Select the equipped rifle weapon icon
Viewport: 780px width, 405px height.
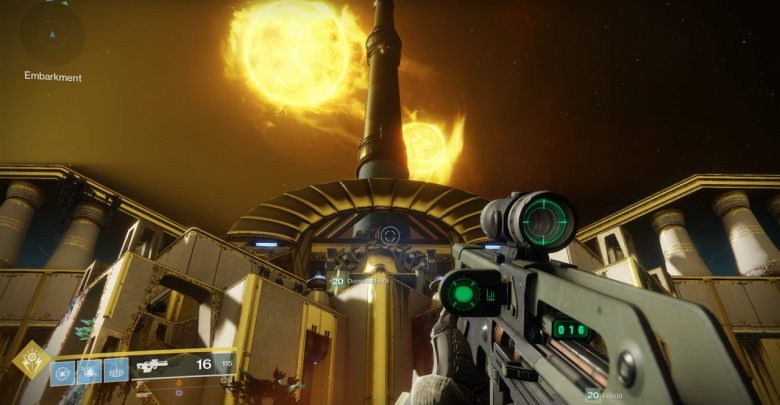pyautogui.click(x=153, y=366)
